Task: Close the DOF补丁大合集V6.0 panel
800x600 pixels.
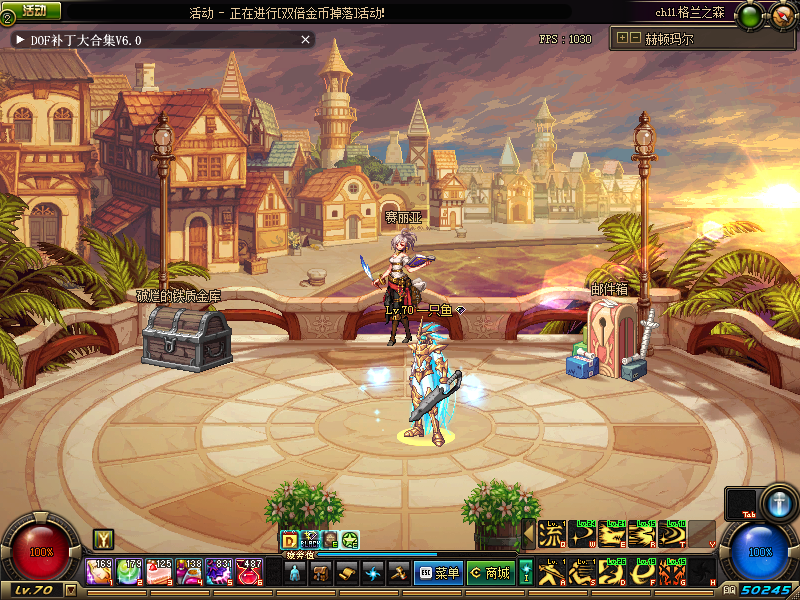Action: (306, 40)
